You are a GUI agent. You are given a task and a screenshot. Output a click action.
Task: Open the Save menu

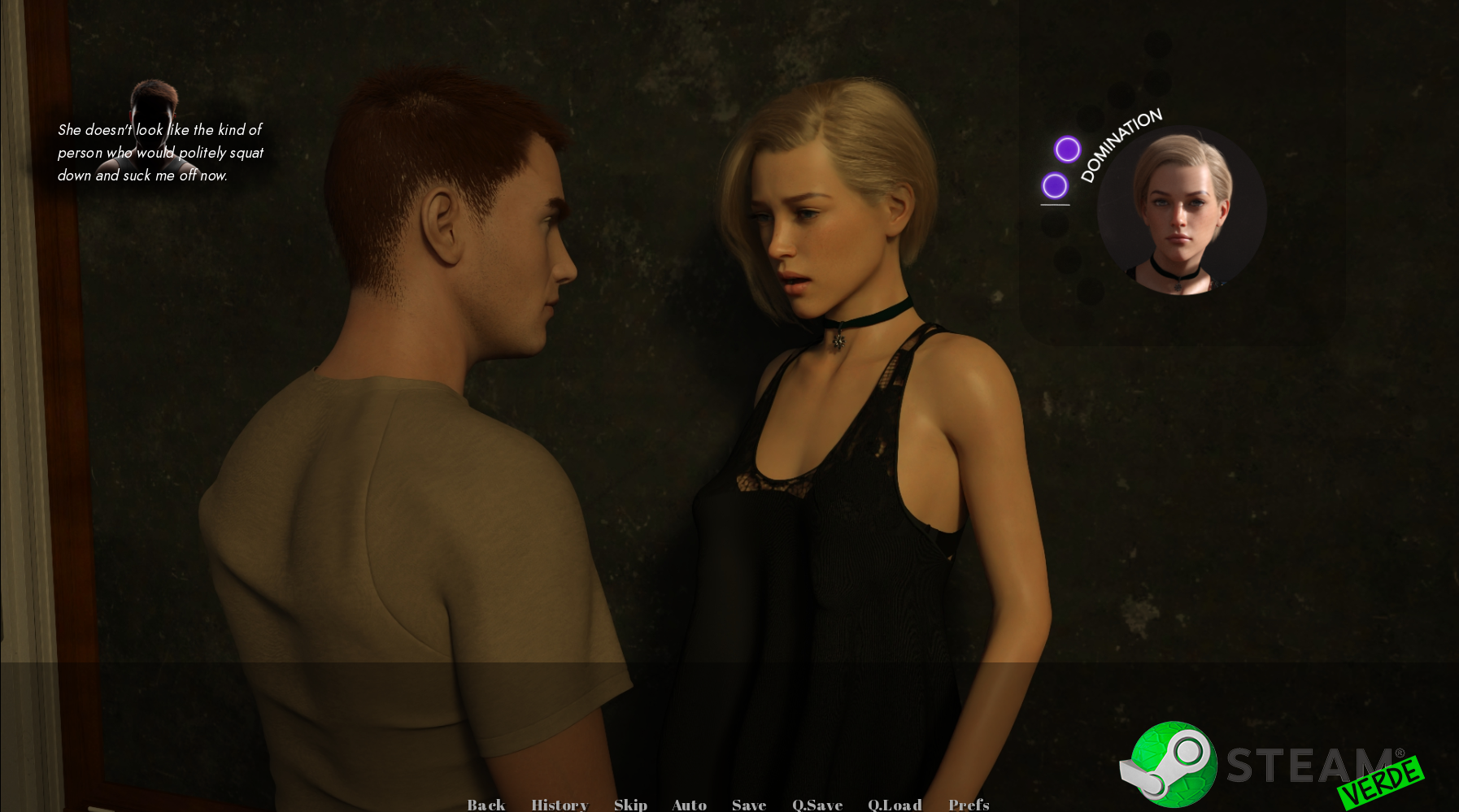click(749, 804)
